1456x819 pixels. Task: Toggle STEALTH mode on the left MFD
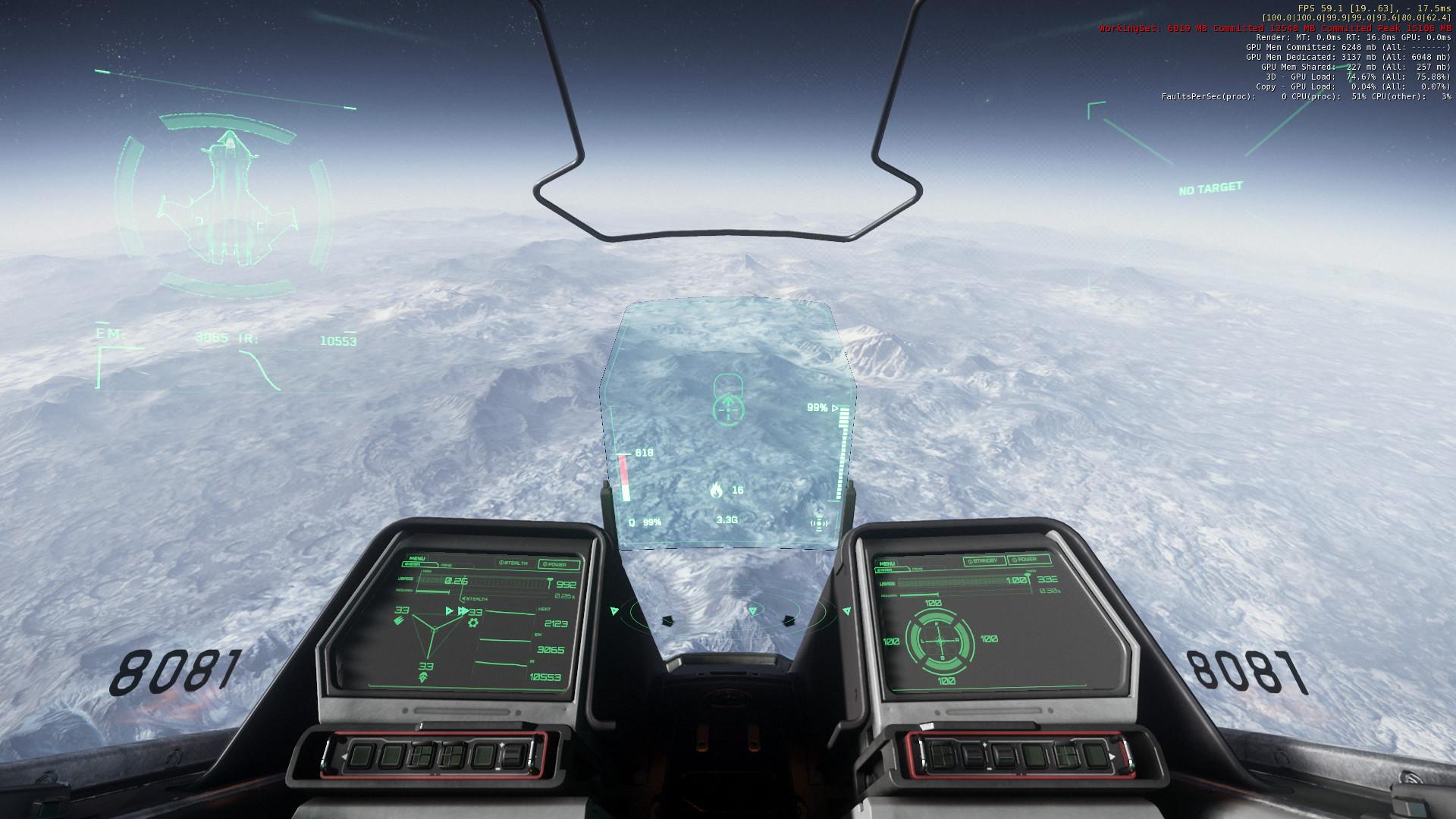click(x=513, y=563)
